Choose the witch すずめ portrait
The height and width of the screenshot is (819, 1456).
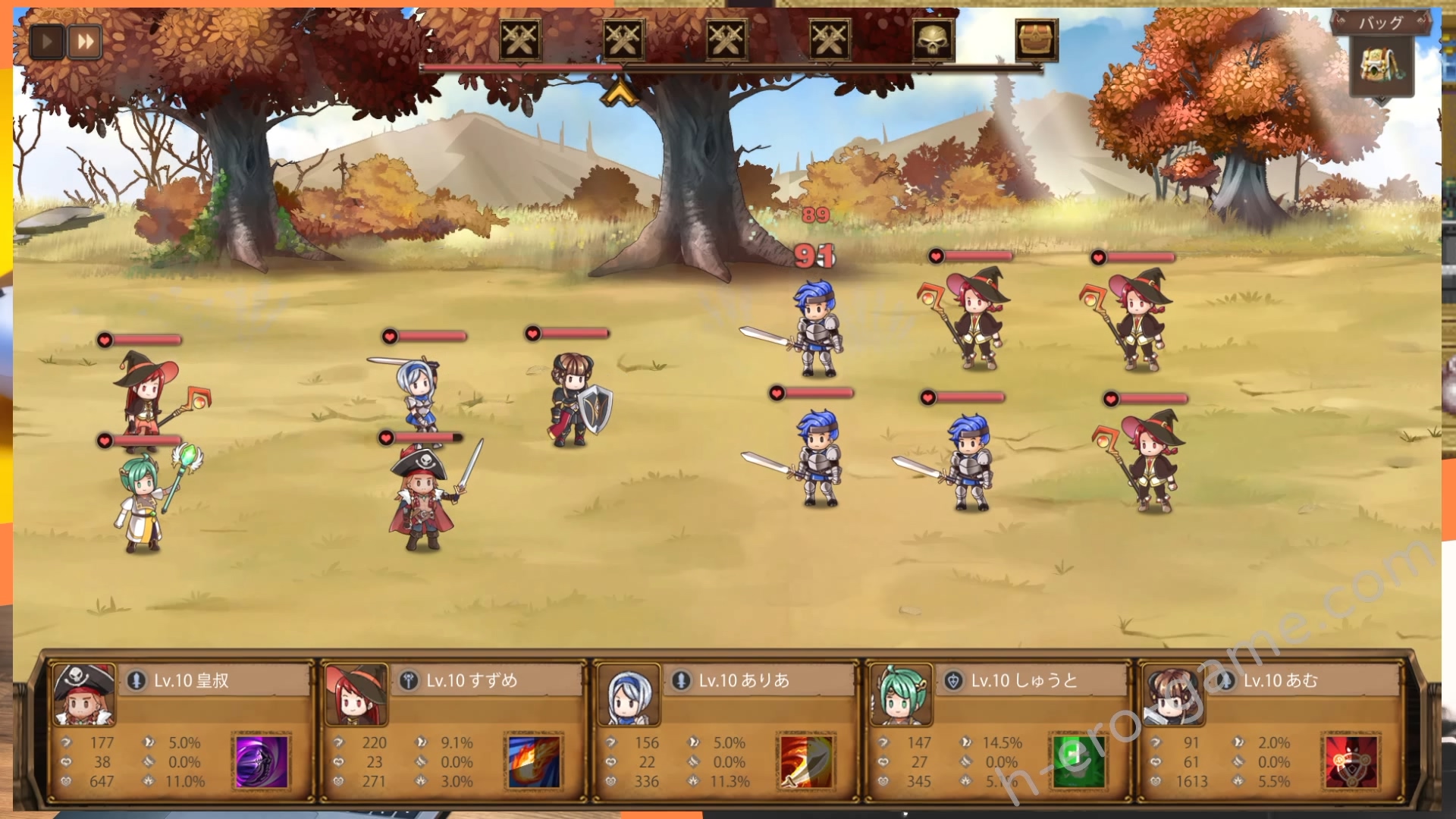click(x=356, y=695)
